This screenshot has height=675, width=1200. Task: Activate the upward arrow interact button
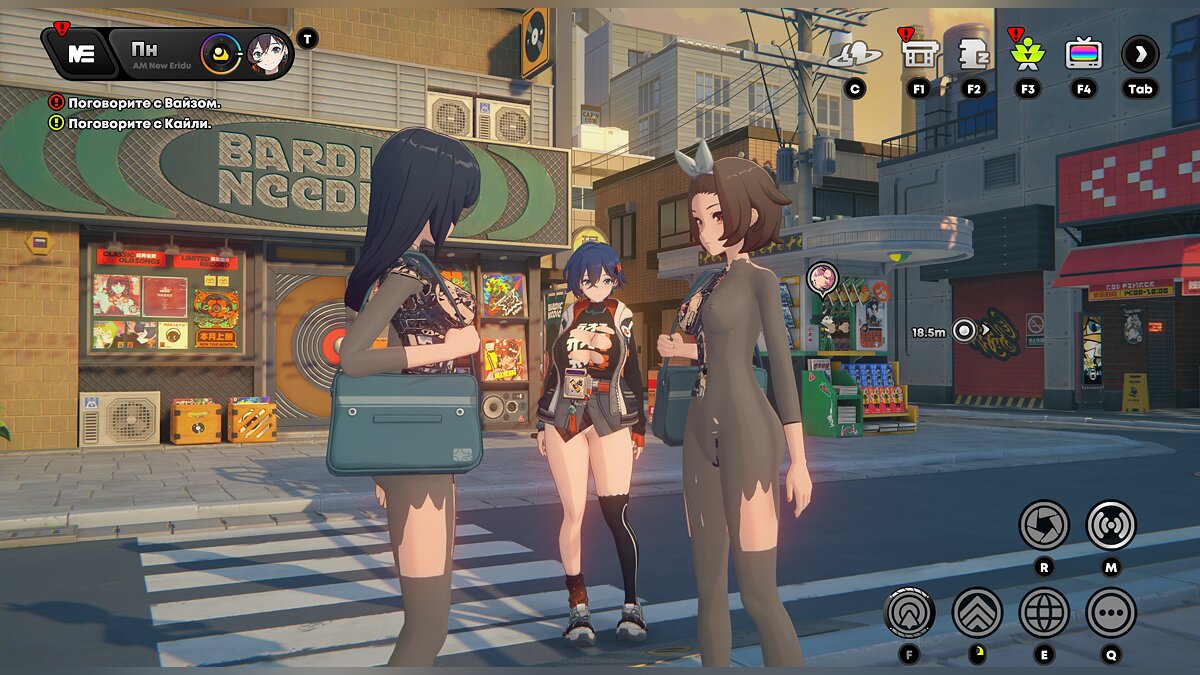pyautogui.click(x=910, y=612)
